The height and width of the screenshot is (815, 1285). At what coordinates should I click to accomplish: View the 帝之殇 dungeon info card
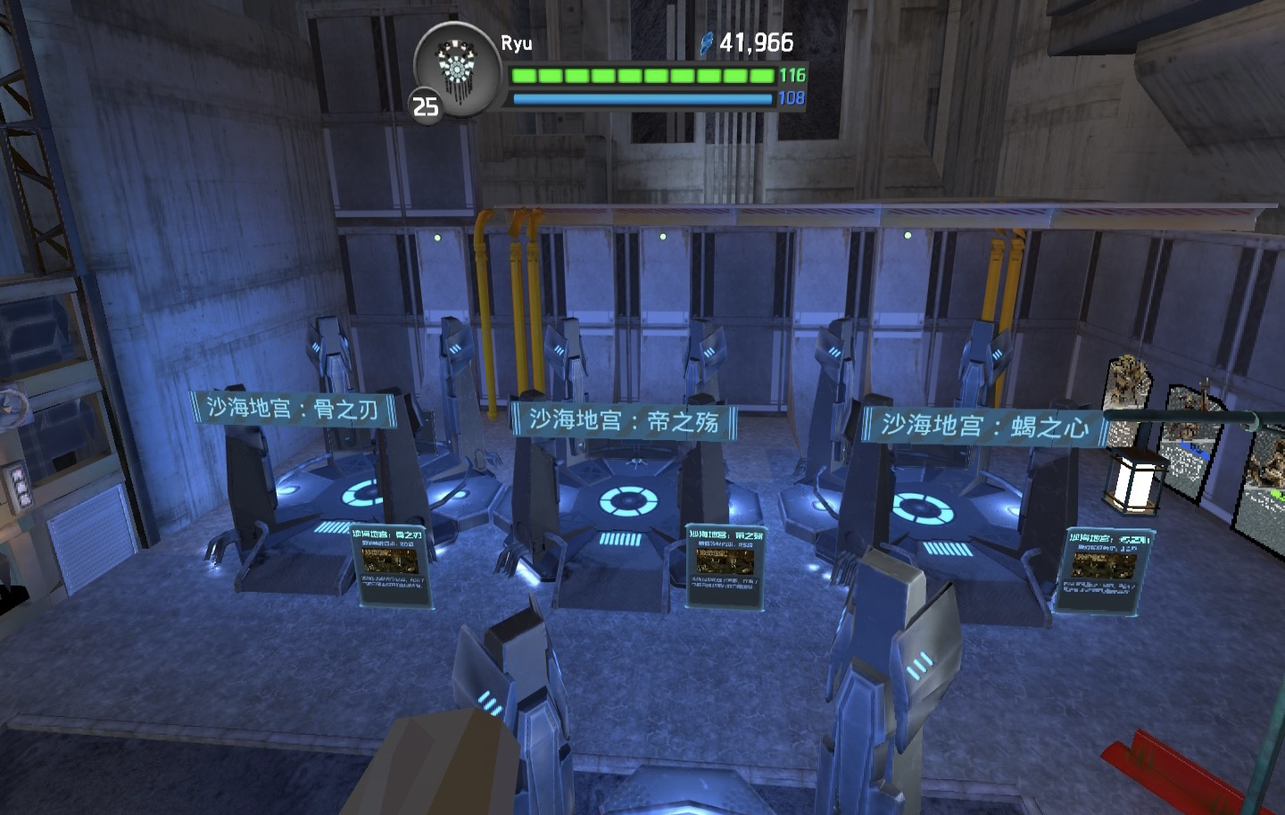[726, 566]
